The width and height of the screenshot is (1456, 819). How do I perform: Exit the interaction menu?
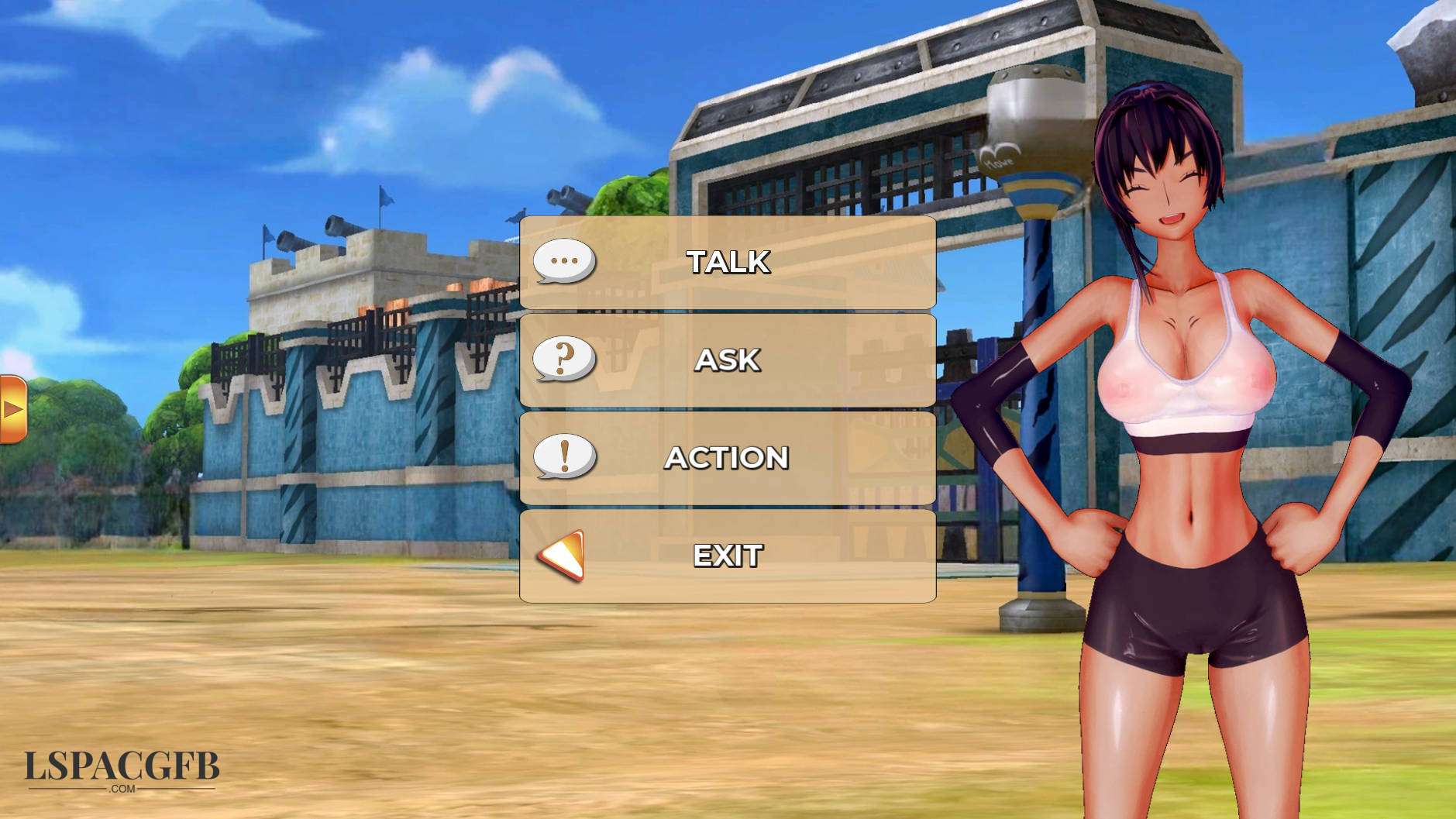[x=727, y=556]
